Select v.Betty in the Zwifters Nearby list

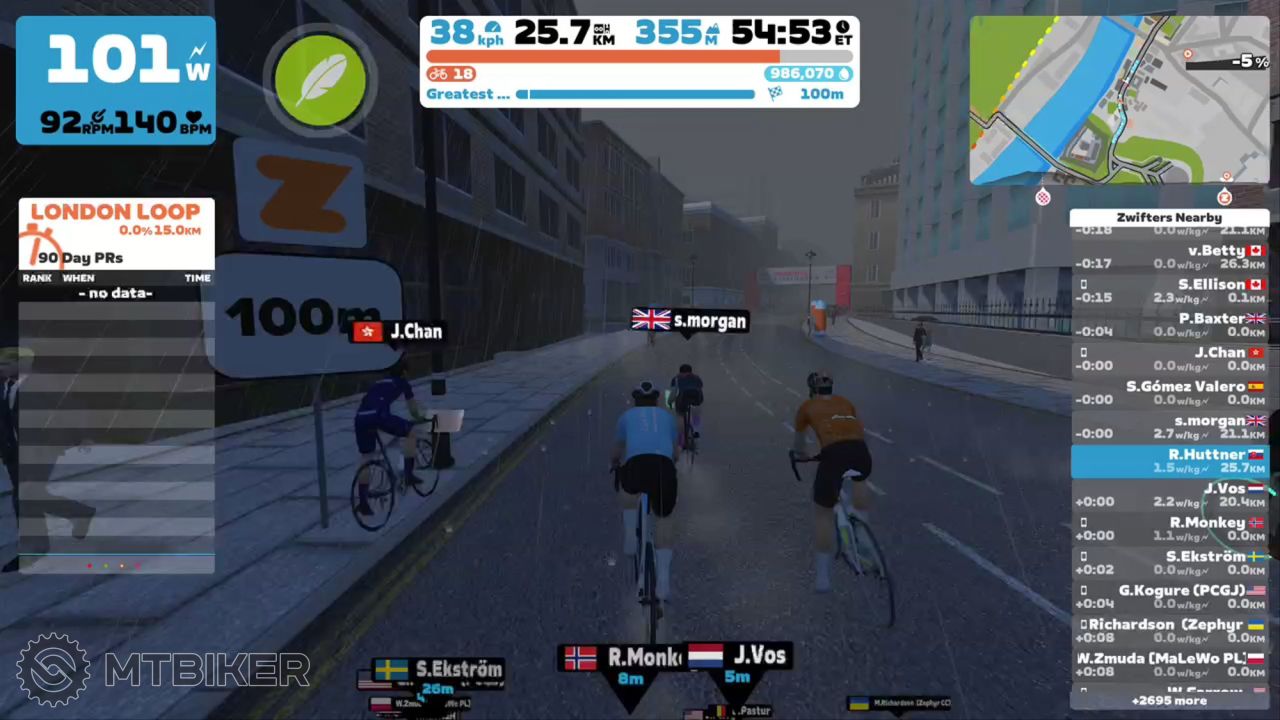(1169, 257)
